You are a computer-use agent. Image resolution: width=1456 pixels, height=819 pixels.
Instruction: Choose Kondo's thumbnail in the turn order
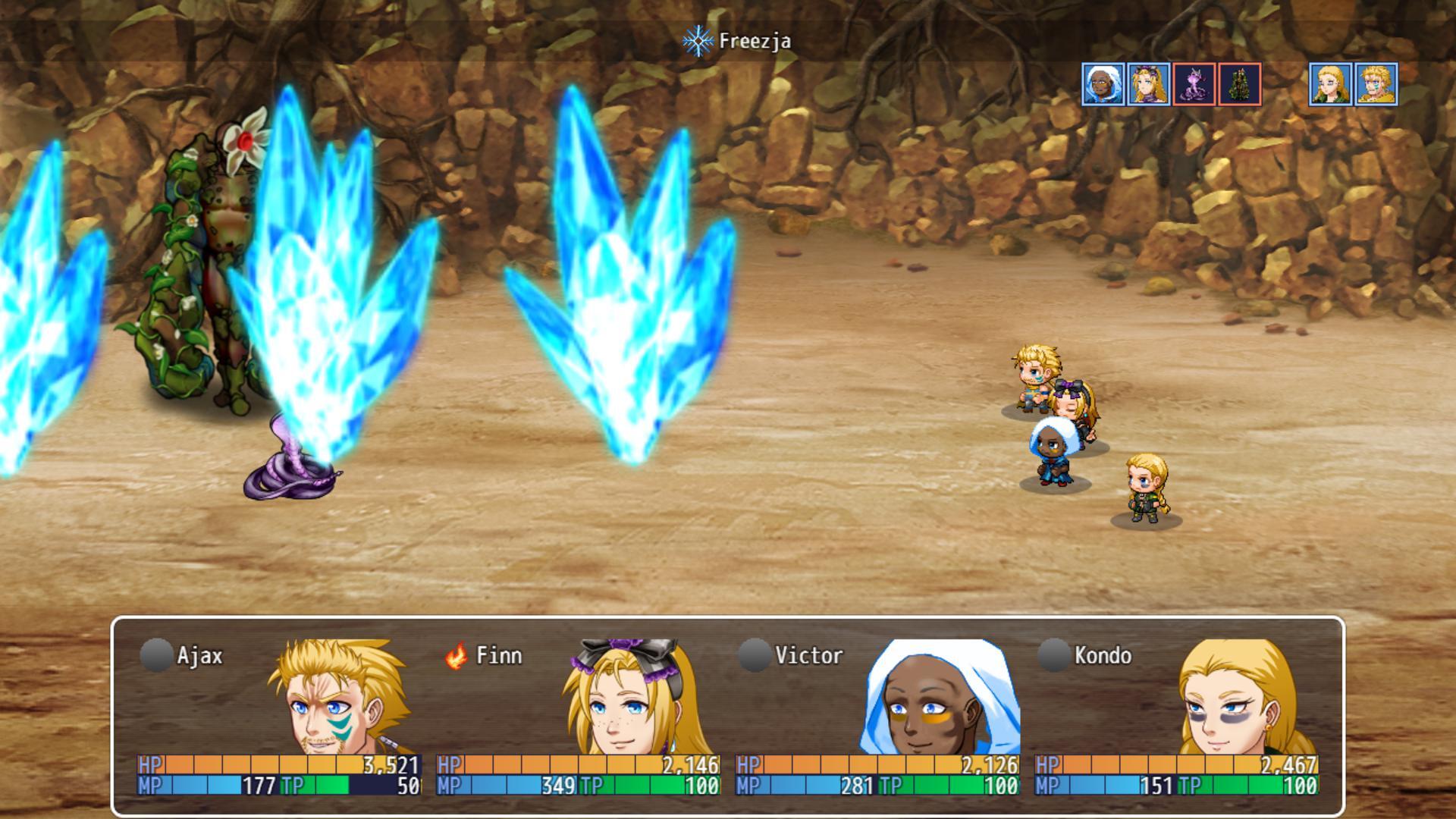tap(1330, 84)
